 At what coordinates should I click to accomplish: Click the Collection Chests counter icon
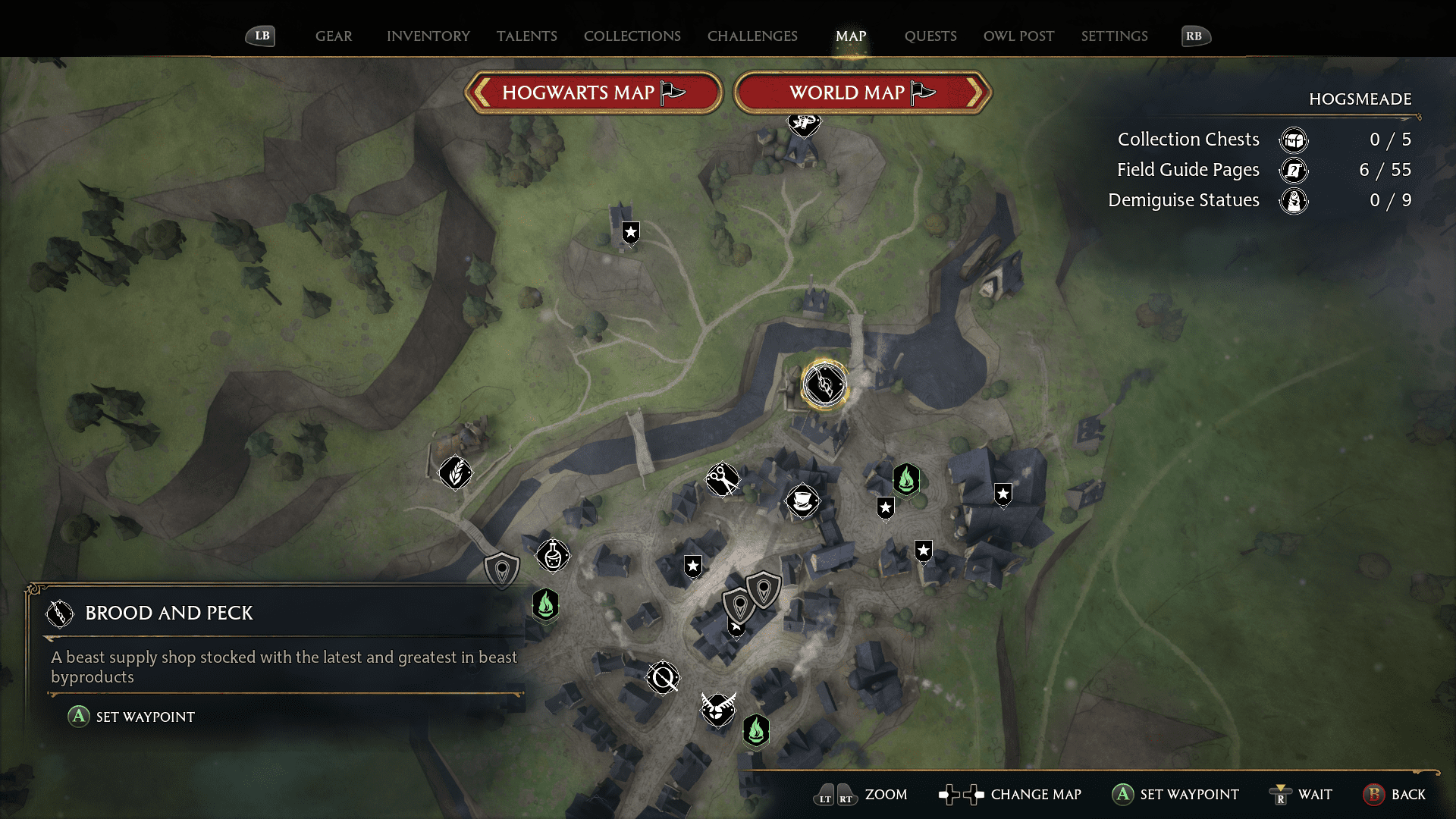pyautogui.click(x=1294, y=140)
